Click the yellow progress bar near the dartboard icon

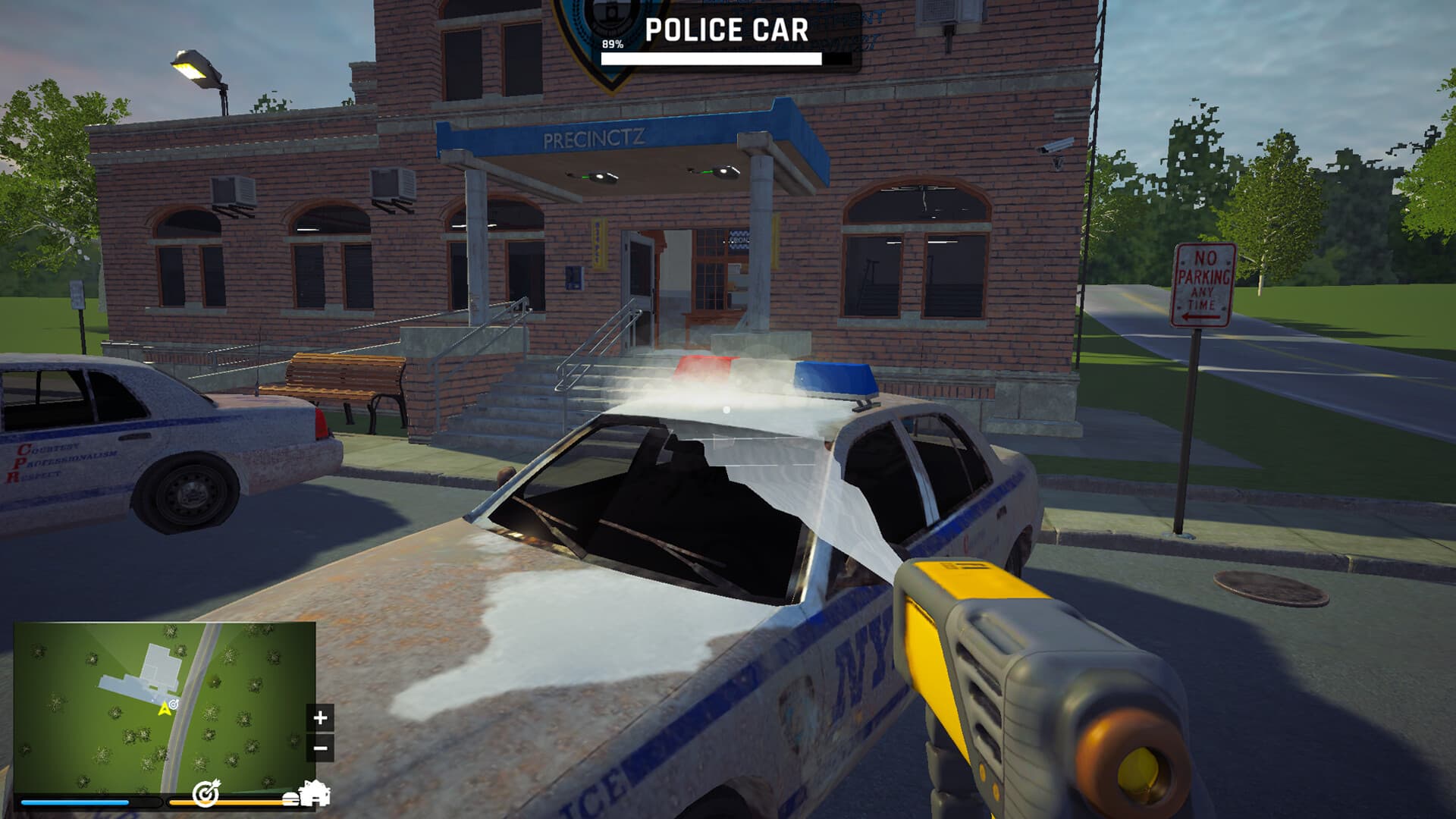[247, 803]
